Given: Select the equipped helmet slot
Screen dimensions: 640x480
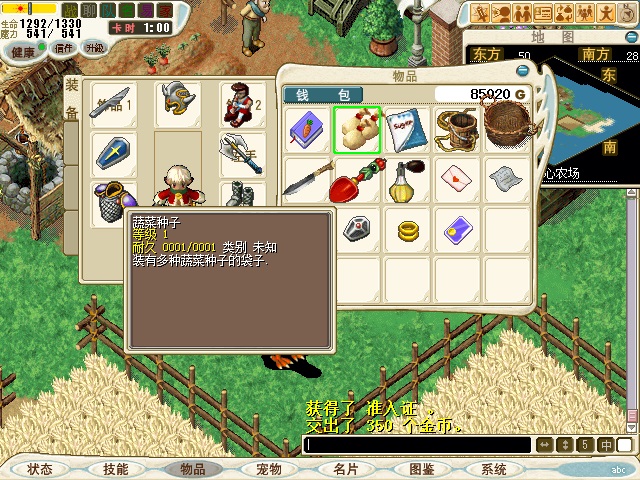Looking at the screenshot, I should (x=178, y=101).
